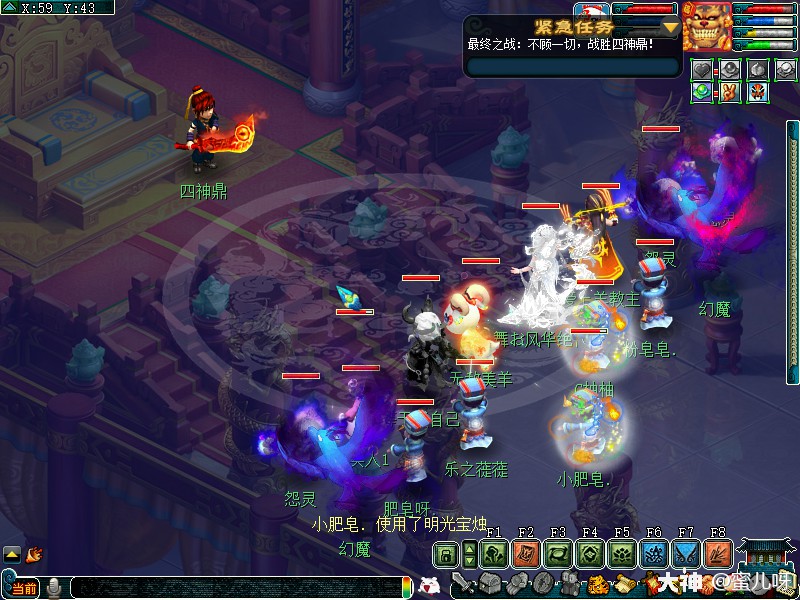Trigger the F5 lotus skill
Viewport: 800px width, 600px height.
tap(621, 555)
